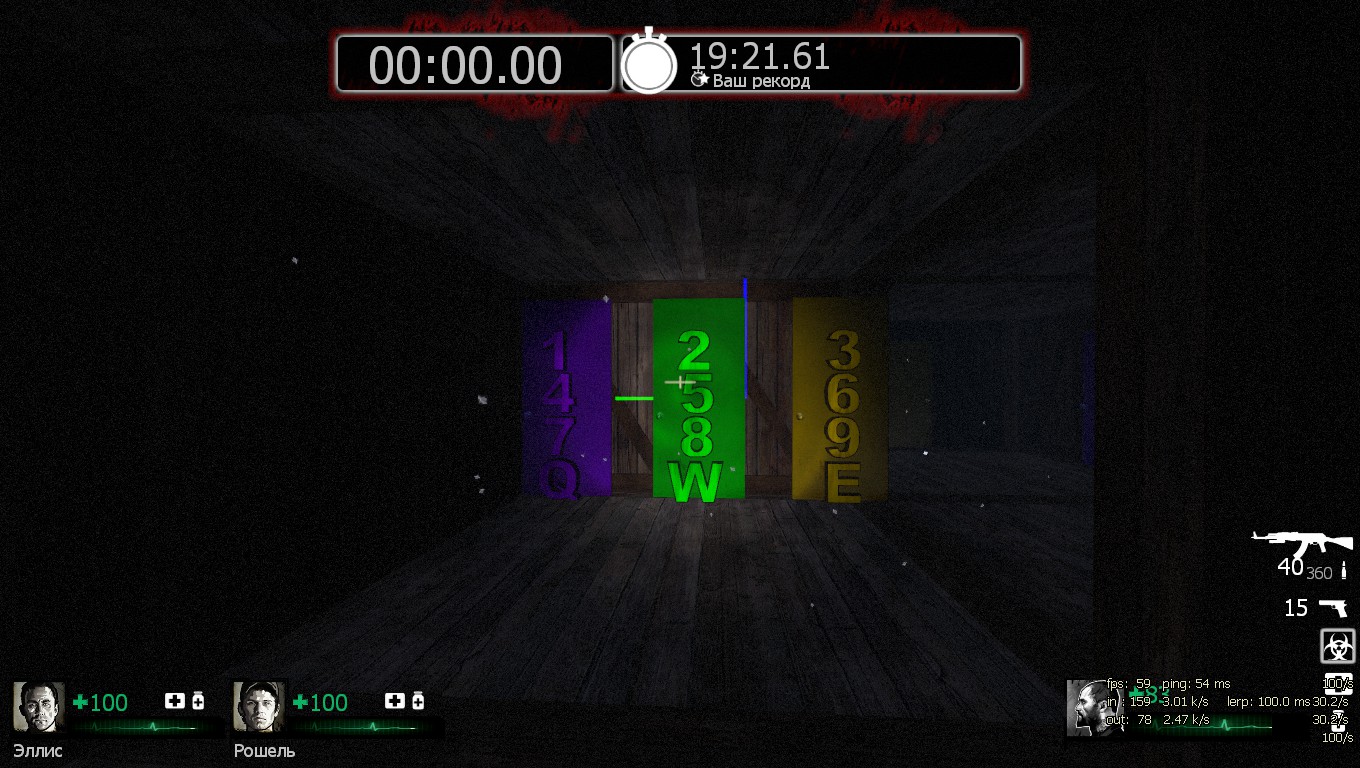This screenshot has width=1360, height=768.
Task: Select the first aid kit icon beside Рошель
Action: [395, 701]
